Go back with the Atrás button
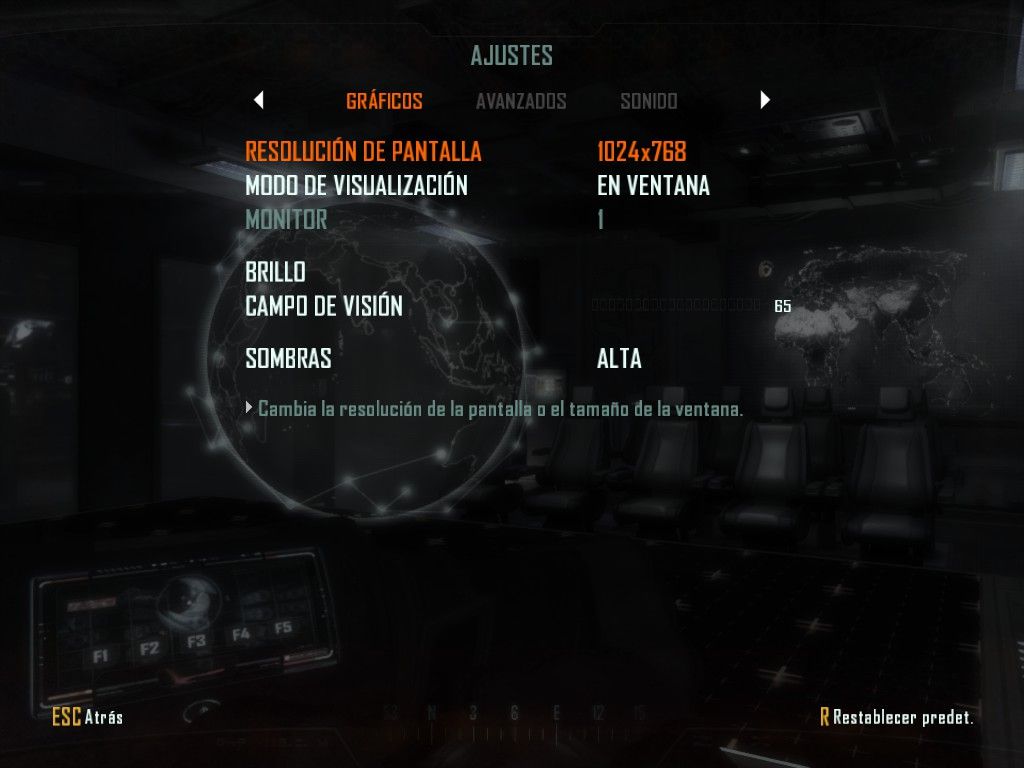This screenshot has height=768, width=1024. coord(88,716)
